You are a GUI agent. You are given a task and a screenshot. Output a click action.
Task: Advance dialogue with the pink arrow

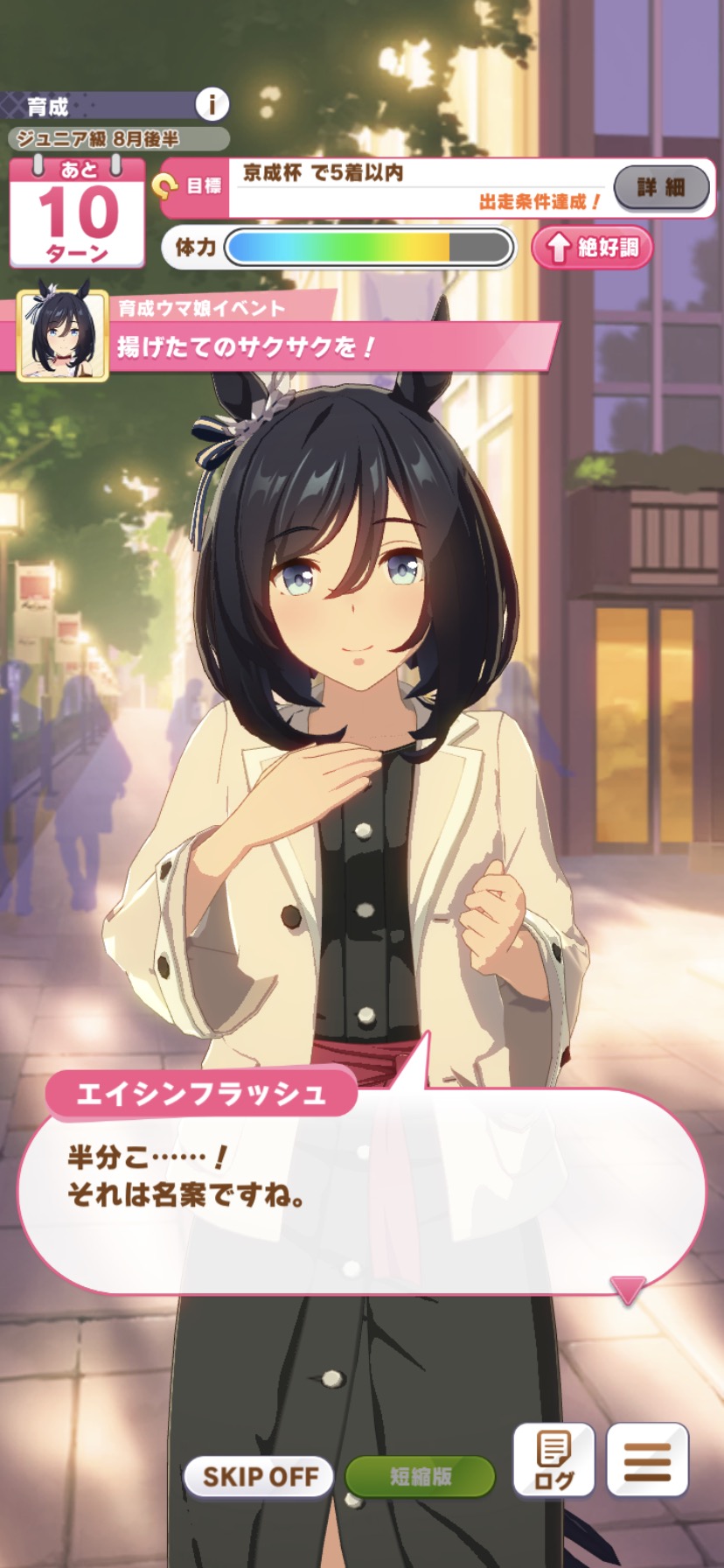point(627,1290)
